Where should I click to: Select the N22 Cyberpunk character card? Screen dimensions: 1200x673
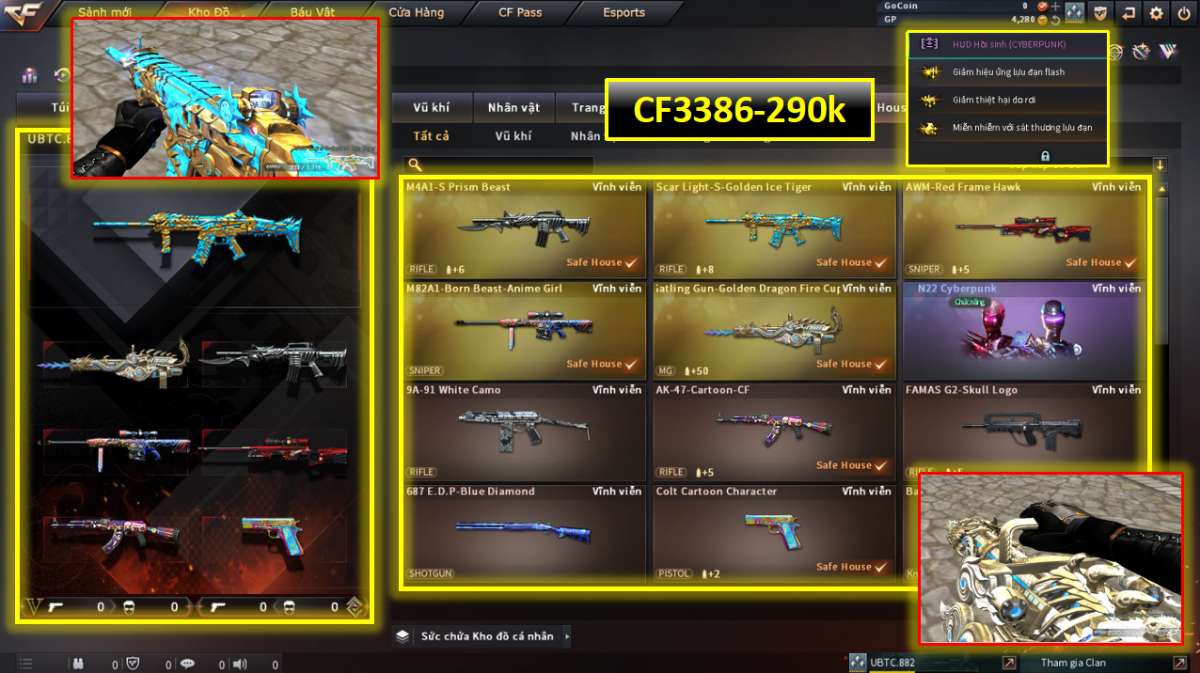click(x=1024, y=330)
